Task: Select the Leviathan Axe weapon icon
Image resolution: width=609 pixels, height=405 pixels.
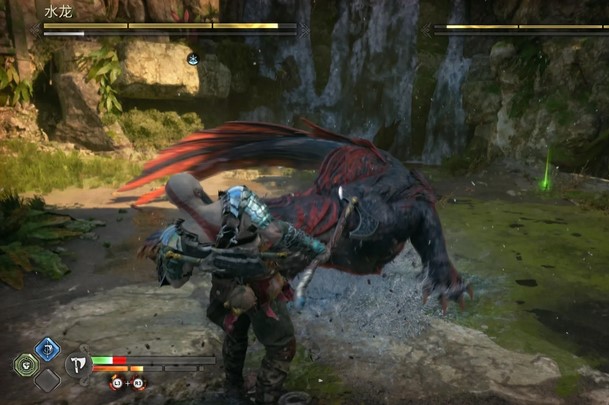Action: pyautogui.click(x=78, y=364)
